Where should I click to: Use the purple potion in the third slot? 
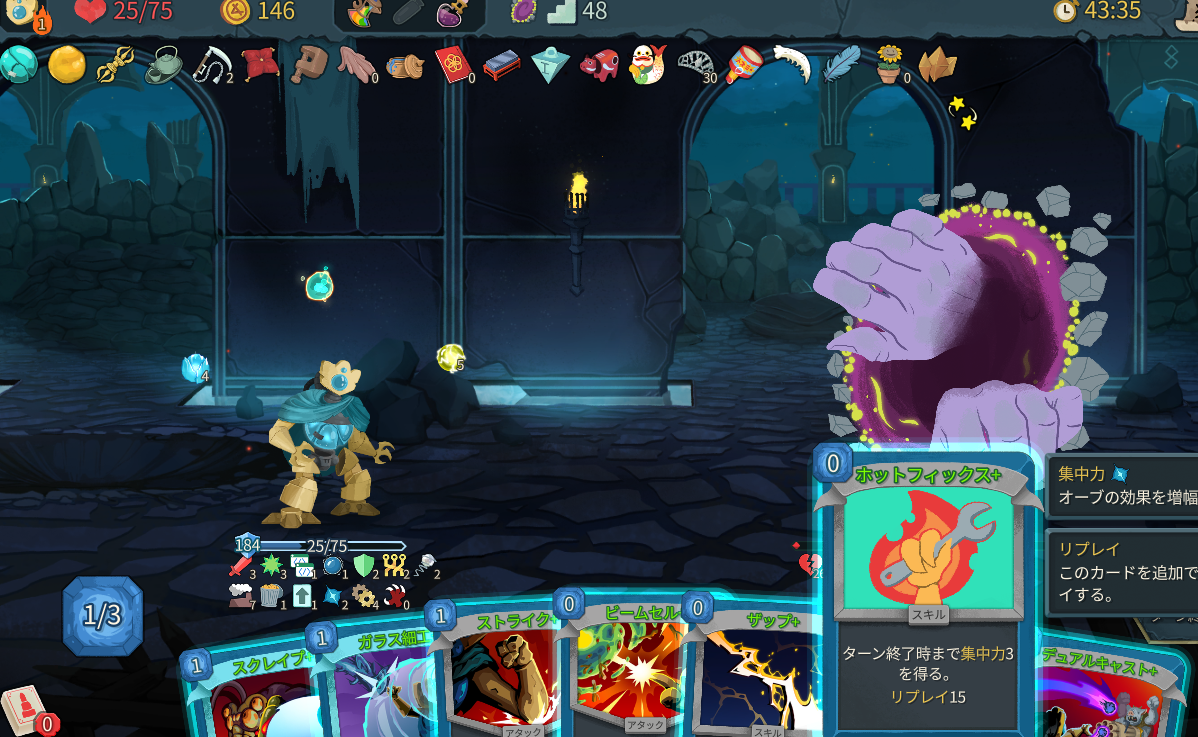pyautogui.click(x=455, y=13)
